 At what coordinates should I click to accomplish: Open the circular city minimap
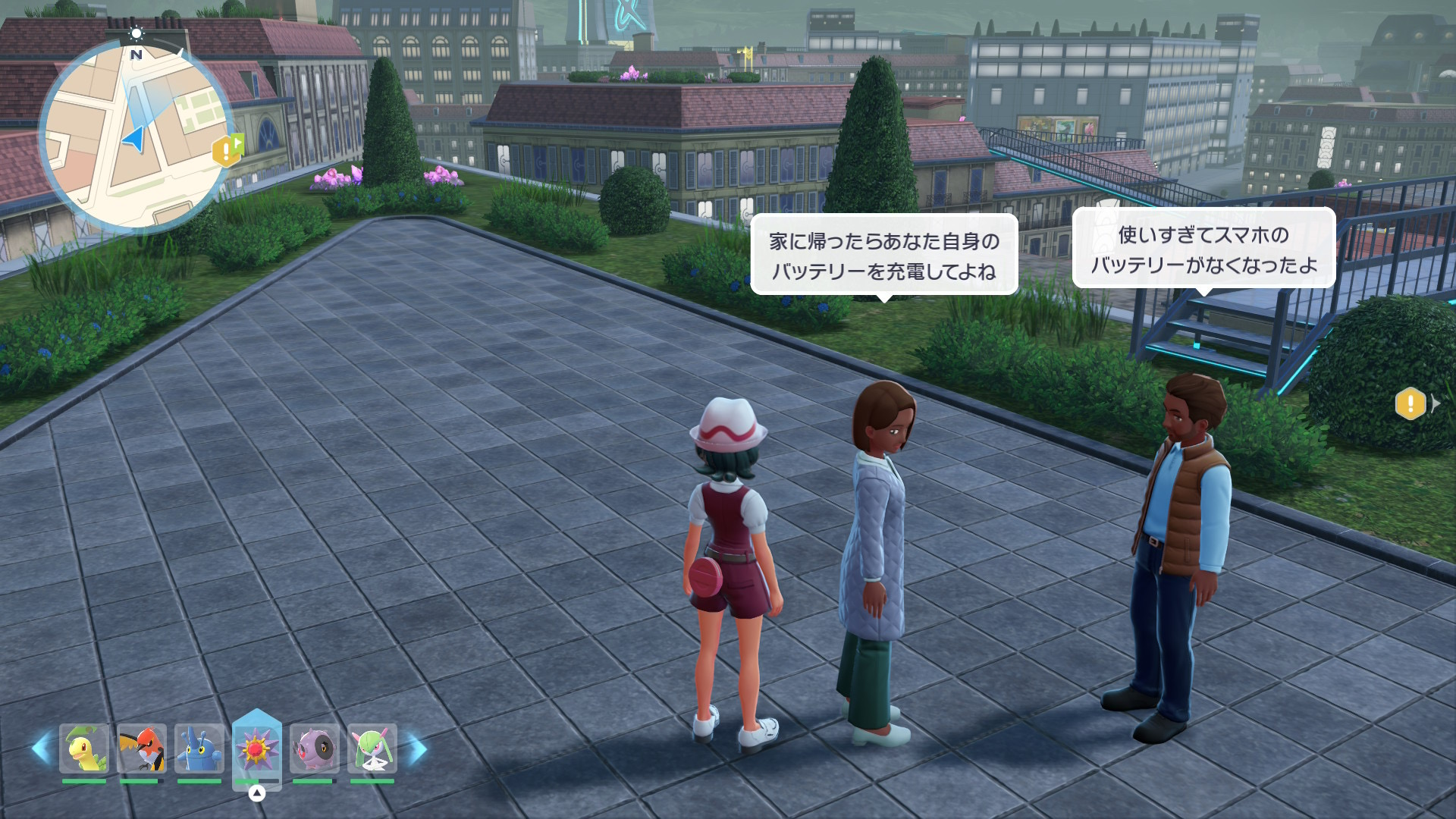pos(135,136)
